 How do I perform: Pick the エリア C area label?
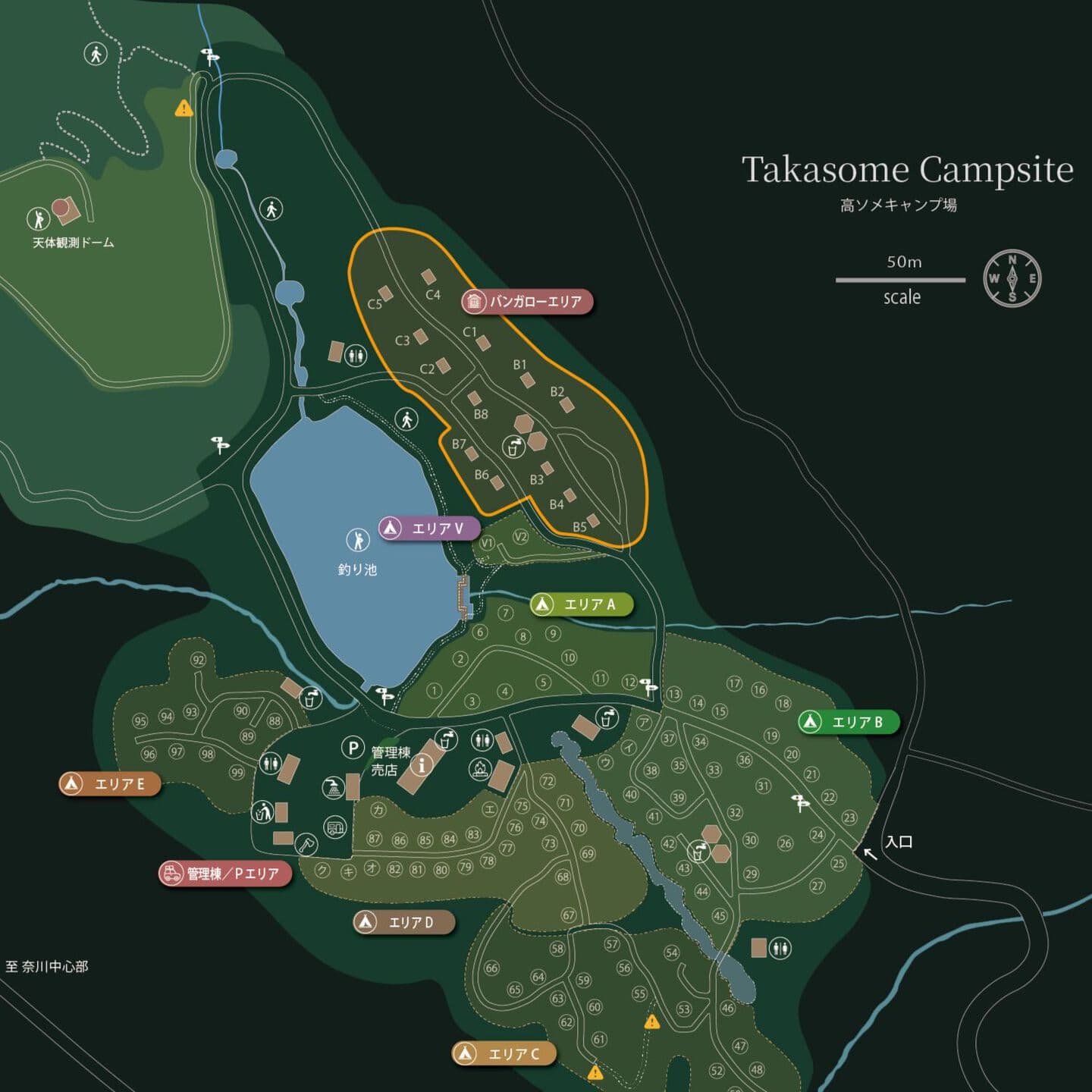505,1053
